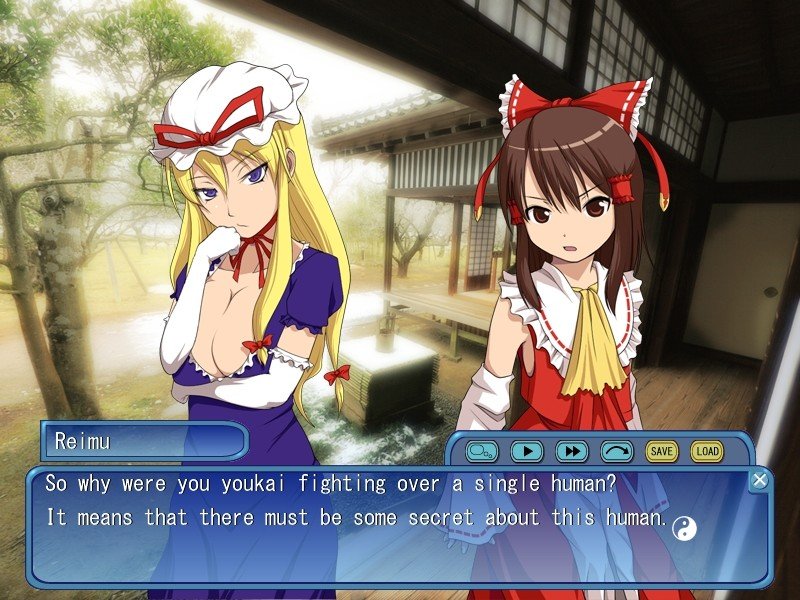Open the message log speech-bubble button
800x600 pixels.
[x=481, y=451]
